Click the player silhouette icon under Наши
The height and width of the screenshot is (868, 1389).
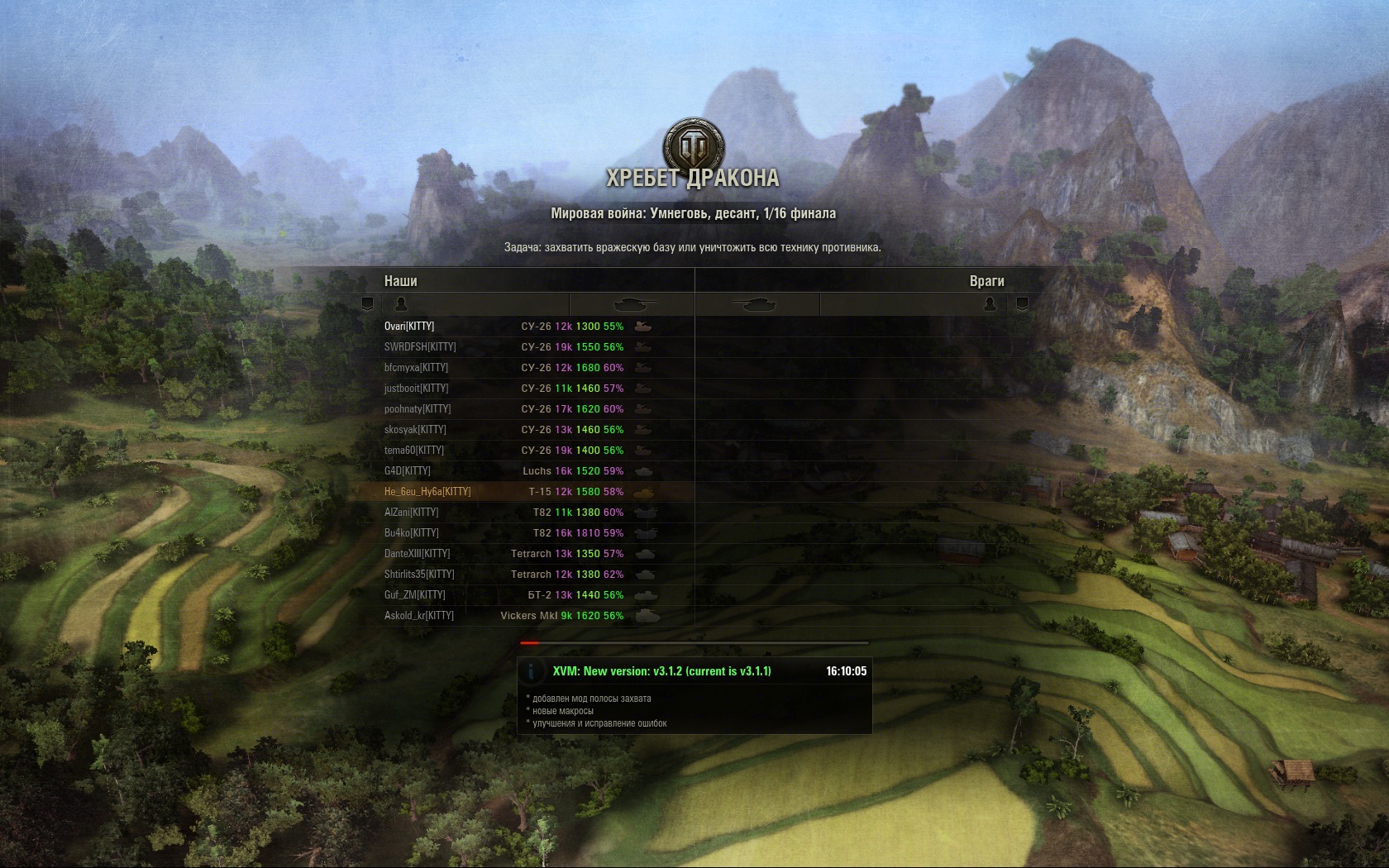click(402, 304)
